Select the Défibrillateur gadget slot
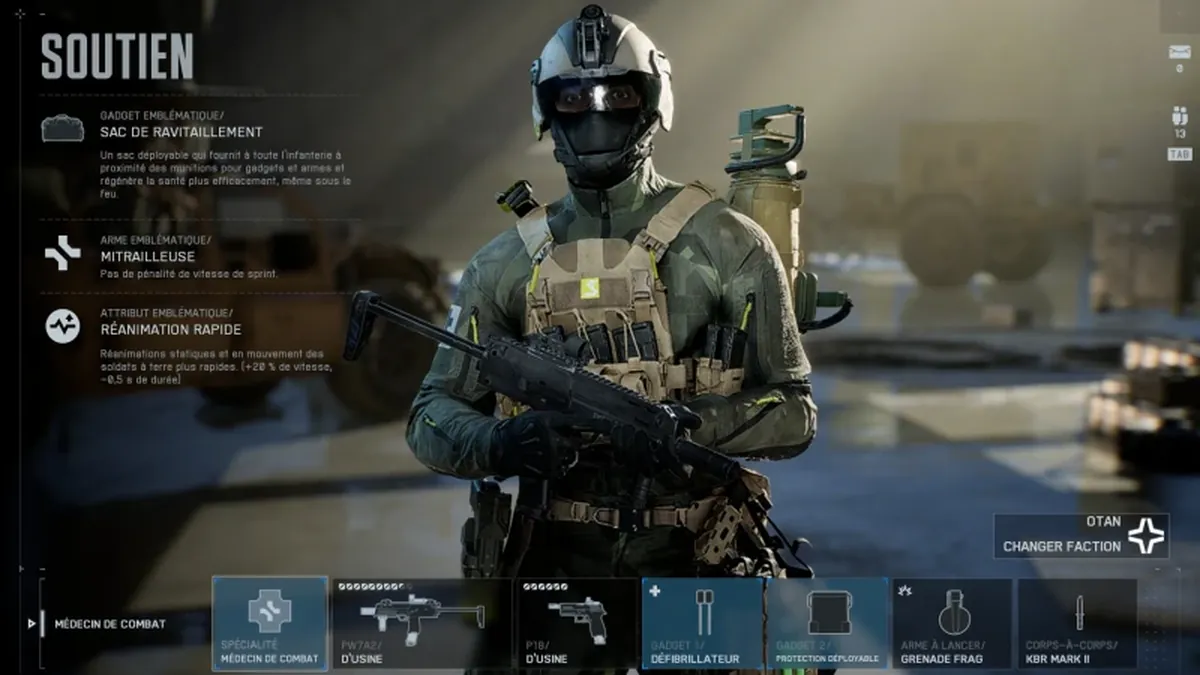This screenshot has height=675, width=1200. click(x=703, y=622)
